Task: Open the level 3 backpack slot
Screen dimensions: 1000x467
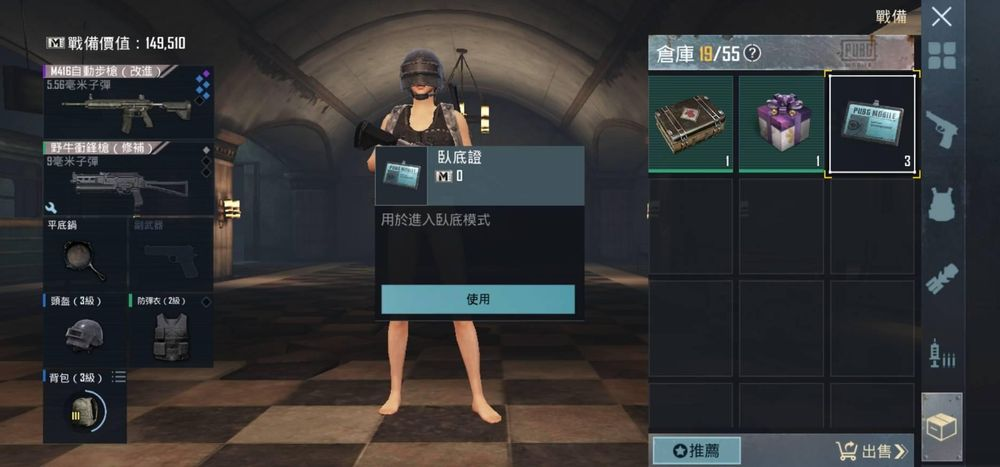Action: click(85, 406)
